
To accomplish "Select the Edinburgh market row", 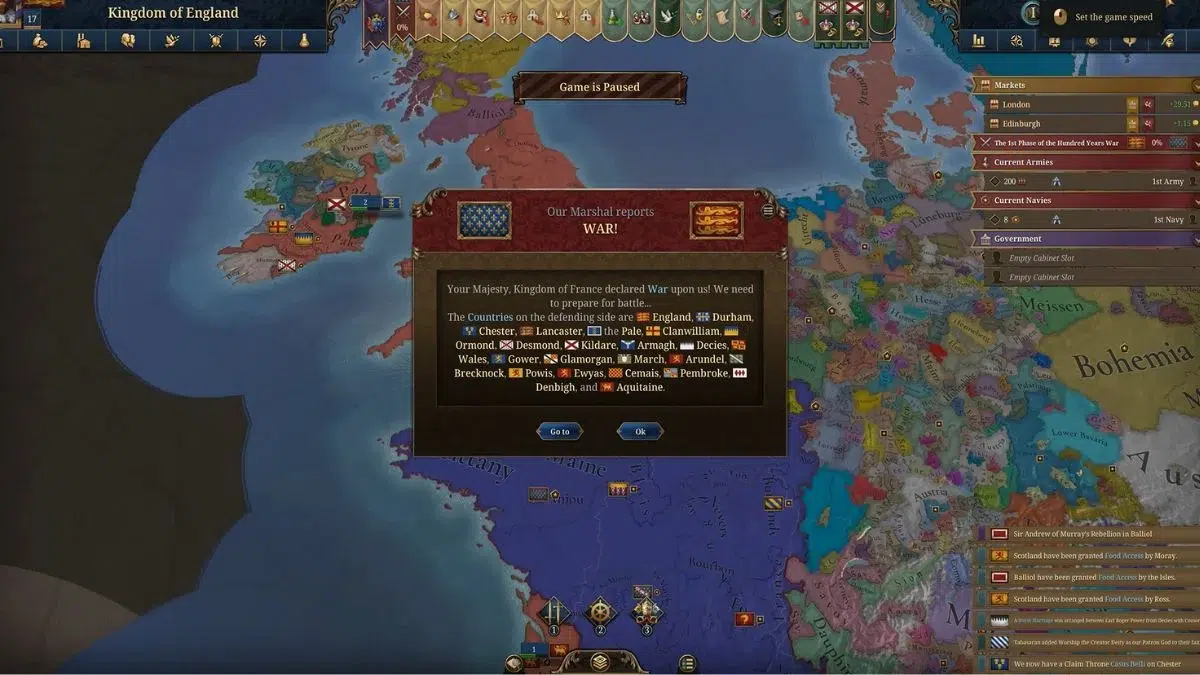I will 1060,124.
